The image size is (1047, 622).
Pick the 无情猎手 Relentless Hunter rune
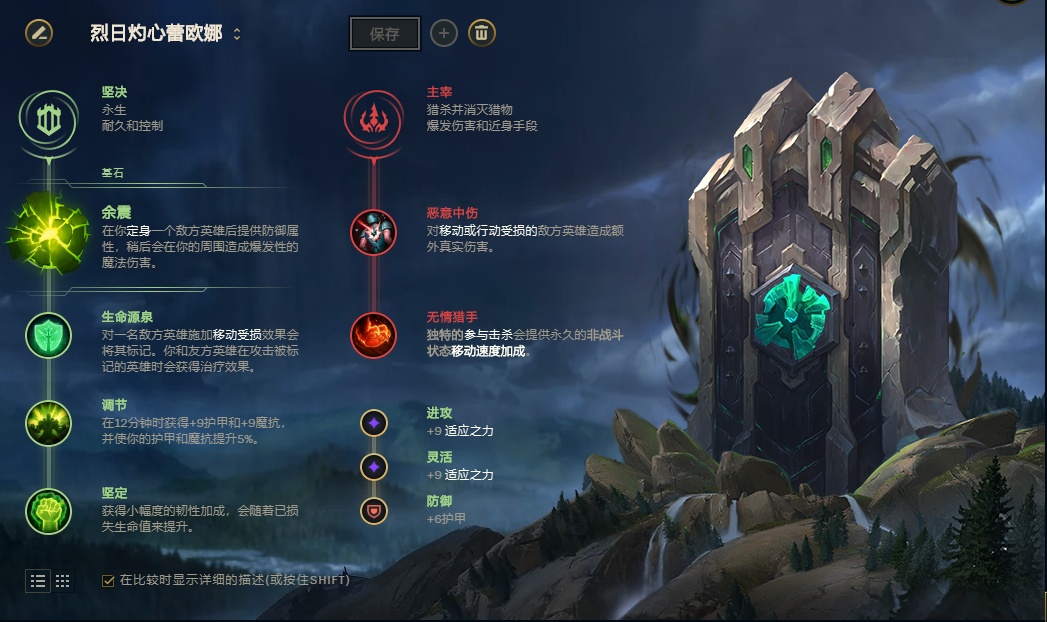coord(373,336)
